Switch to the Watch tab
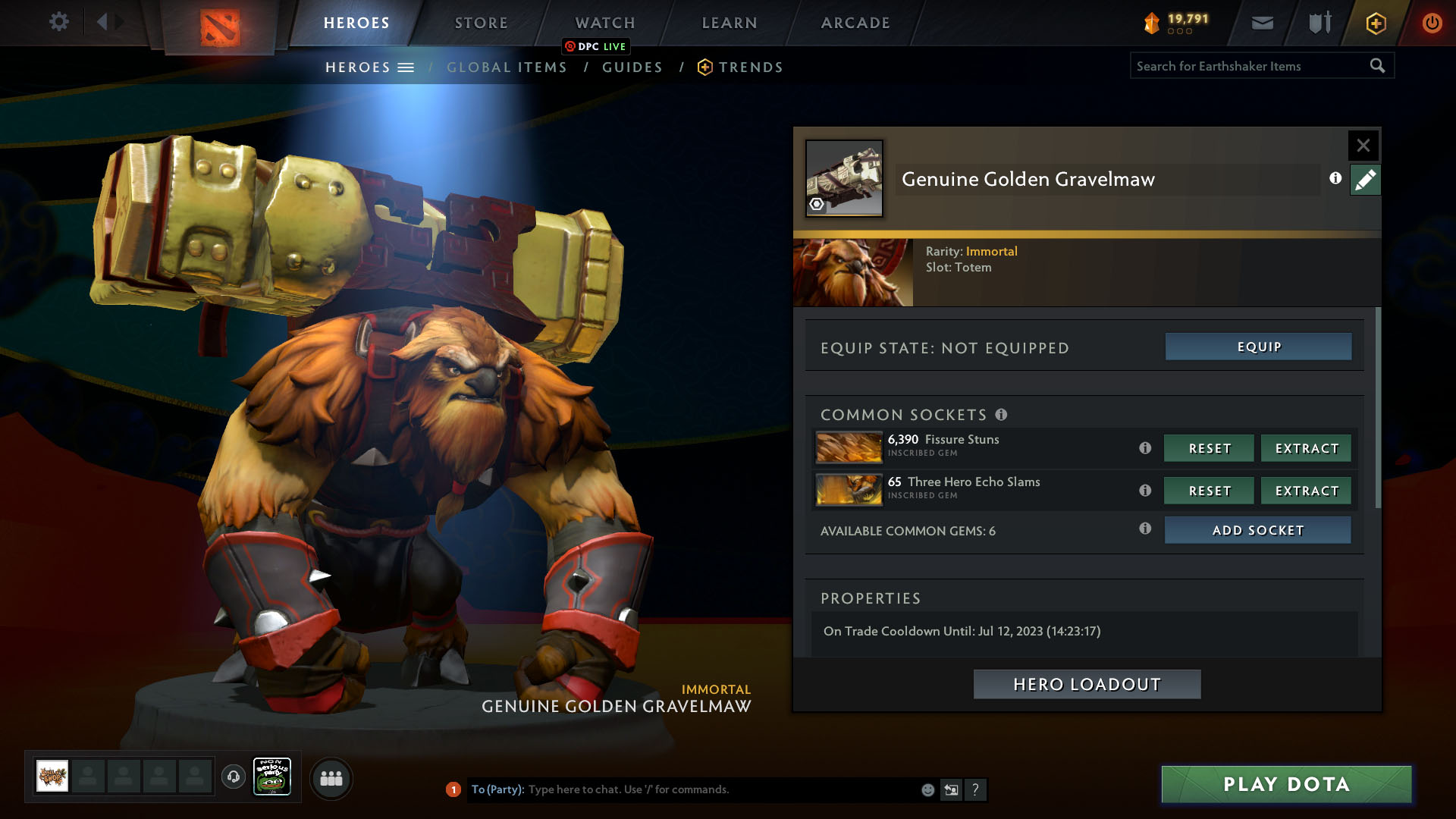 pyautogui.click(x=604, y=23)
